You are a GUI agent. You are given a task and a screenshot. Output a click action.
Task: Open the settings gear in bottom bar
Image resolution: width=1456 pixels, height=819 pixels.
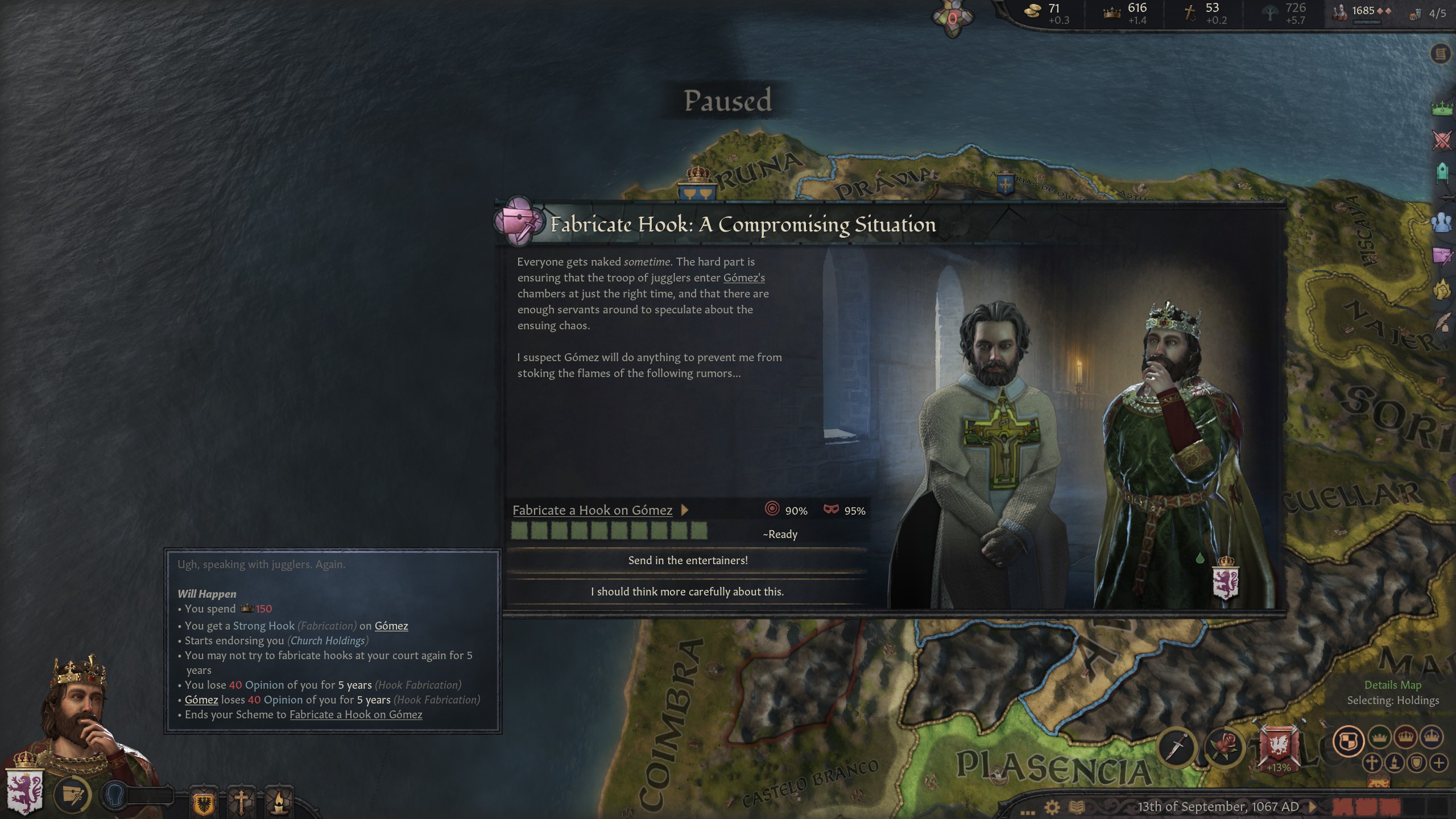(x=1052, y=807)
